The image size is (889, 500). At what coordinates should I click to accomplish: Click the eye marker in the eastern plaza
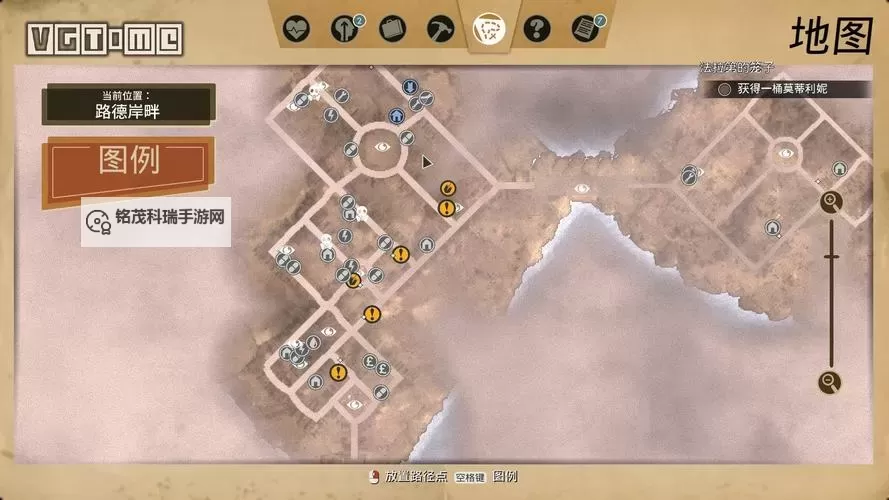click(x=785, y=153)
